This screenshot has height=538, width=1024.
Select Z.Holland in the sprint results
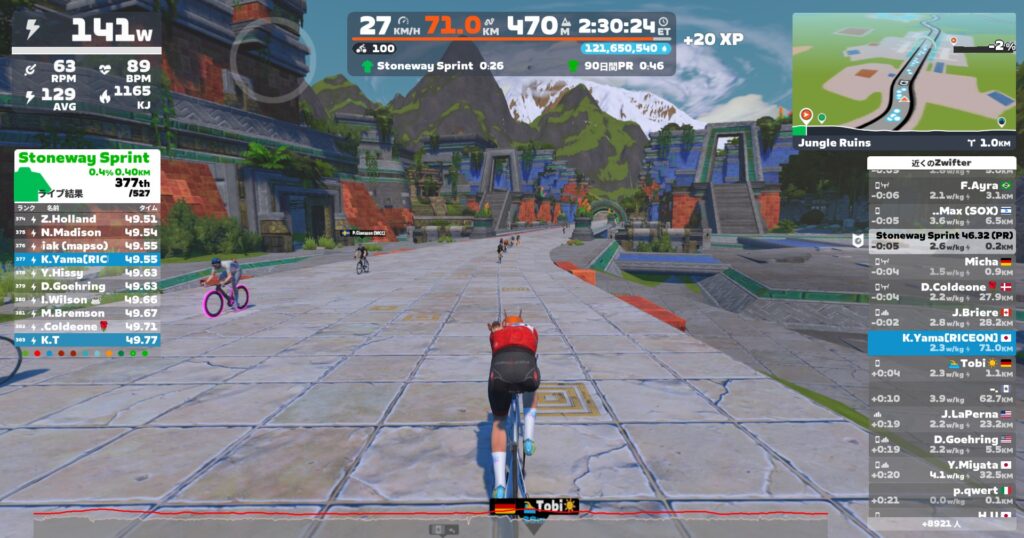pos(87,219)
